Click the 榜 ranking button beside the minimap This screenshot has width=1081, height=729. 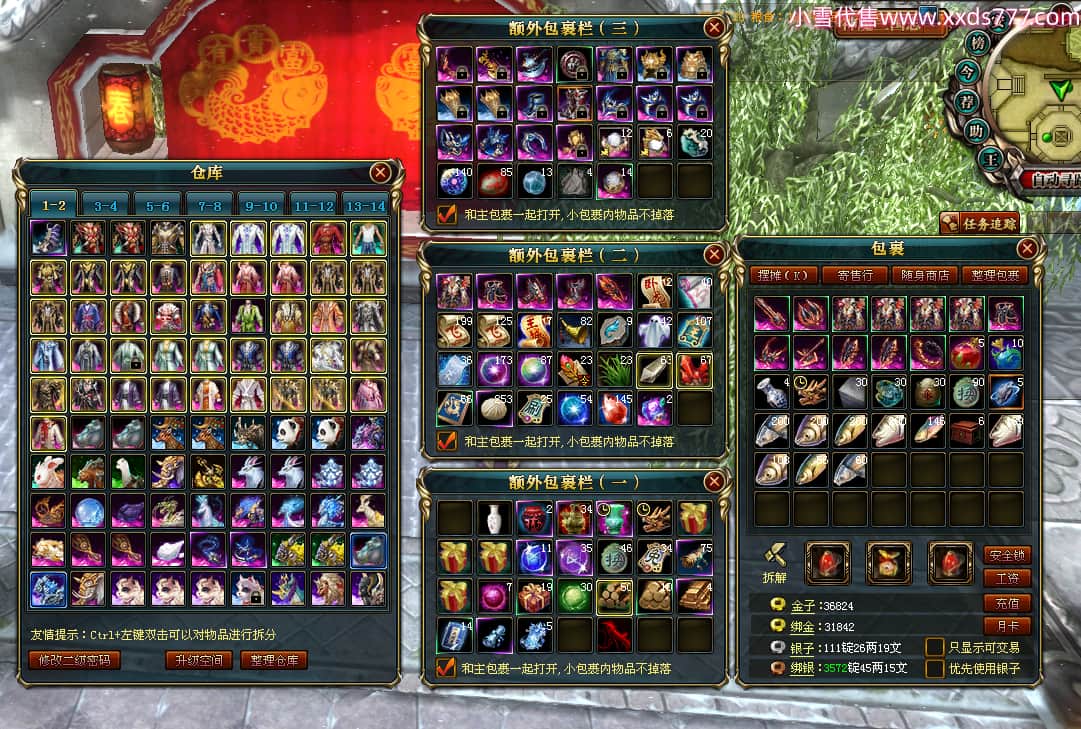pyautogui.click(x=977, y=42)
